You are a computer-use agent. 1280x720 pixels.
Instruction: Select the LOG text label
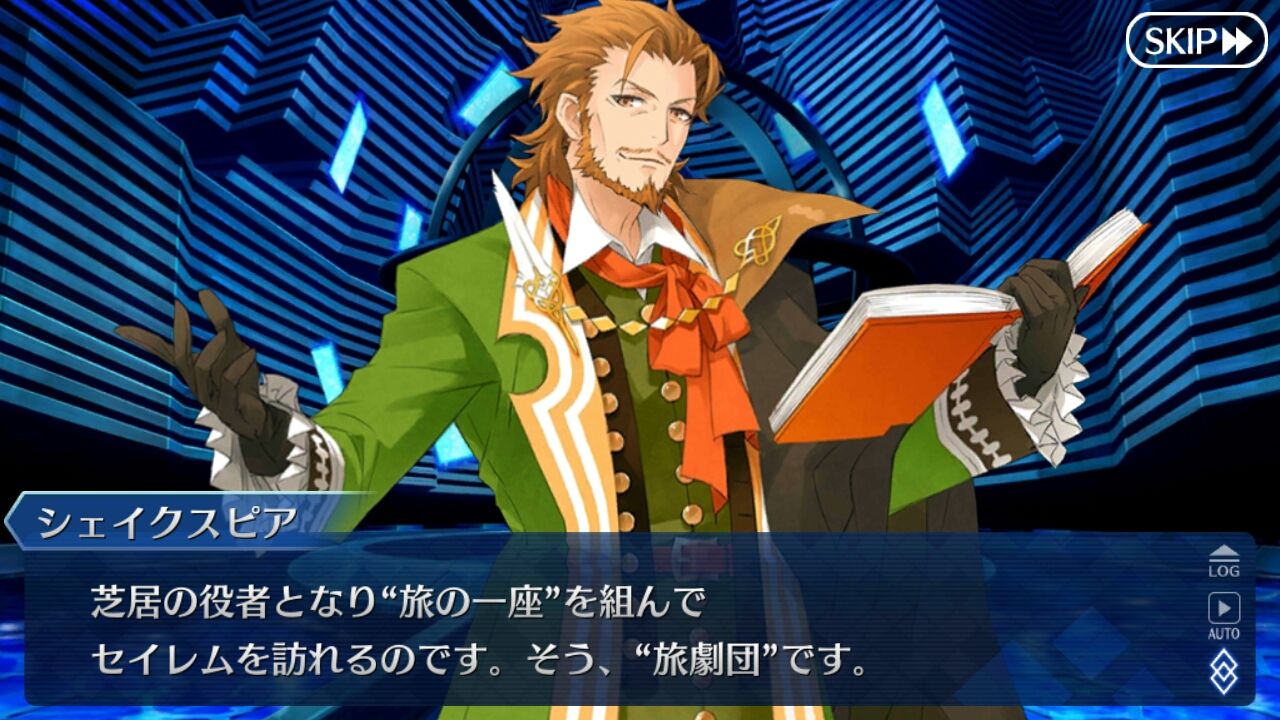click(1224, 570)
